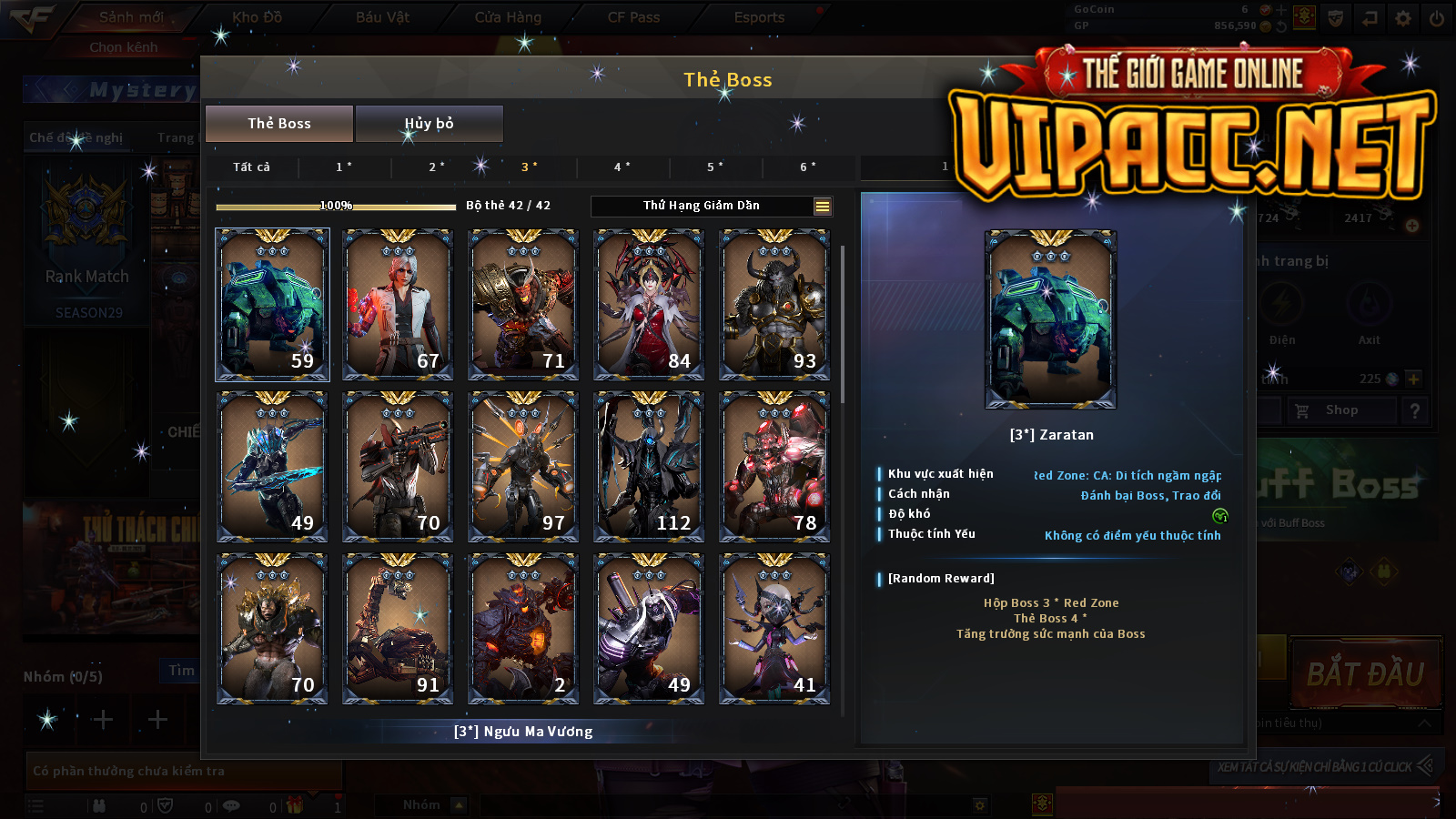
Task: Pick the white-haired boss card numbered 67
Action: tap(398, 304)
